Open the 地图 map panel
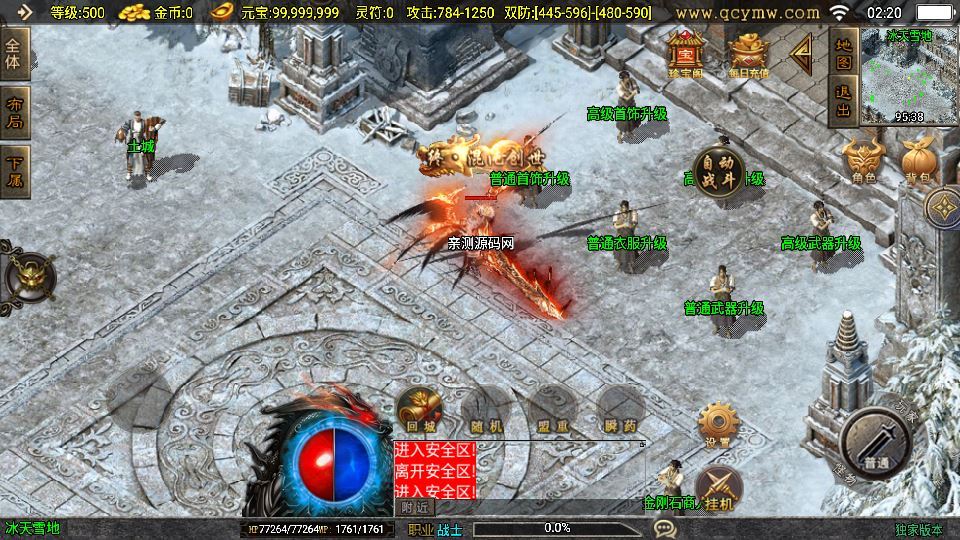 [x=843, y=52]
